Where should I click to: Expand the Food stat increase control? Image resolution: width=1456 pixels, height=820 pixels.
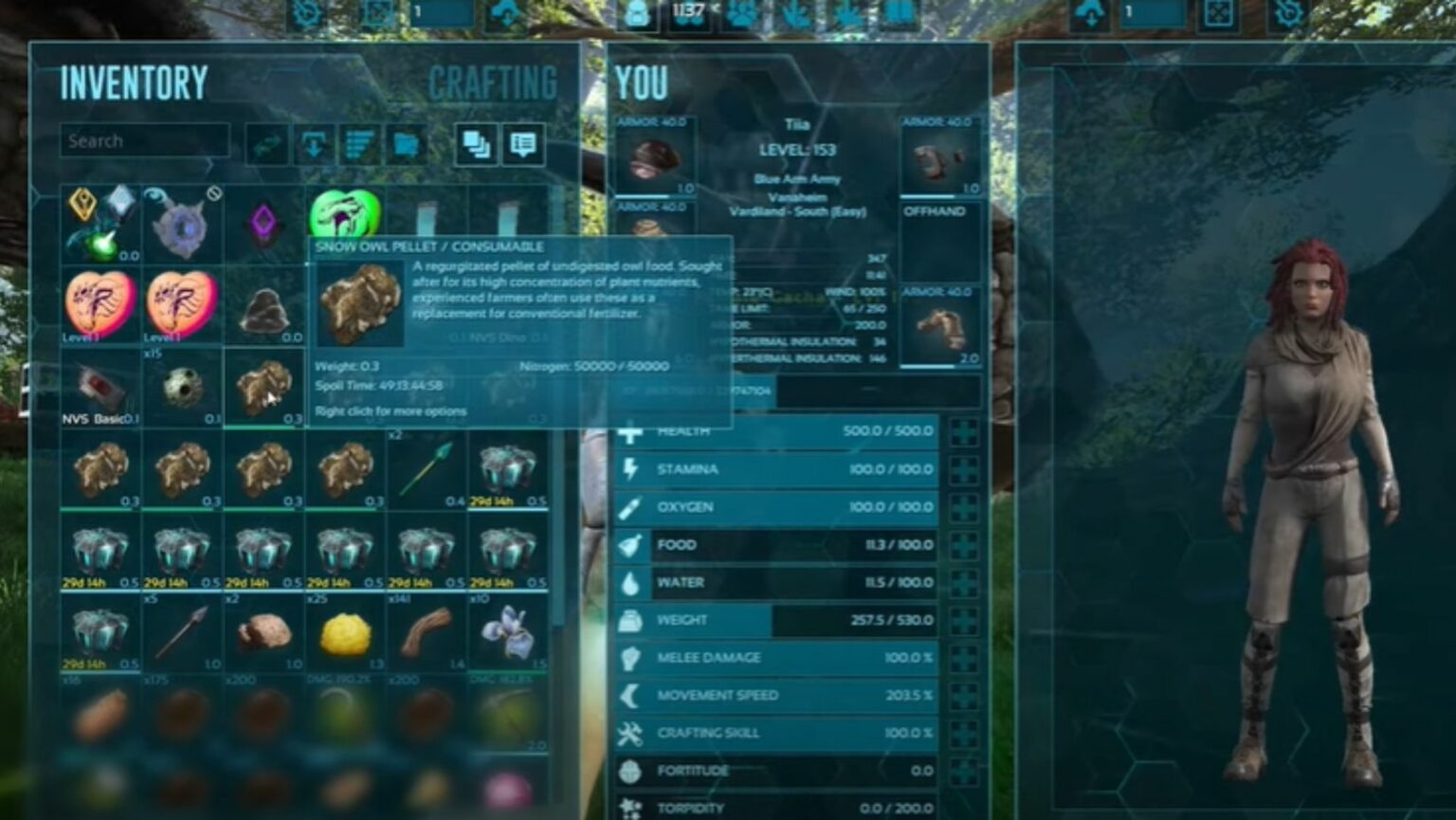click(964, 544)
